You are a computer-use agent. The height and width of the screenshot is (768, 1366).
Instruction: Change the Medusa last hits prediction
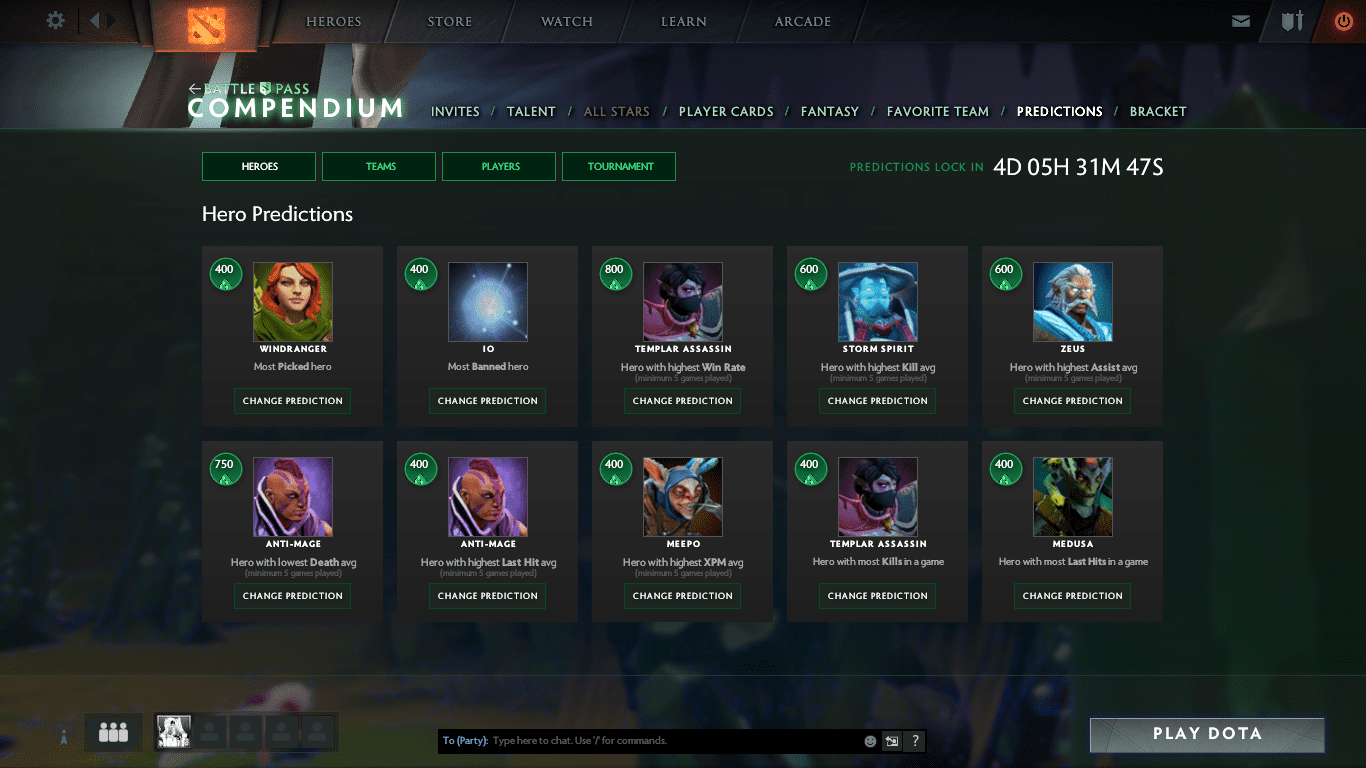coord(1073,596)
